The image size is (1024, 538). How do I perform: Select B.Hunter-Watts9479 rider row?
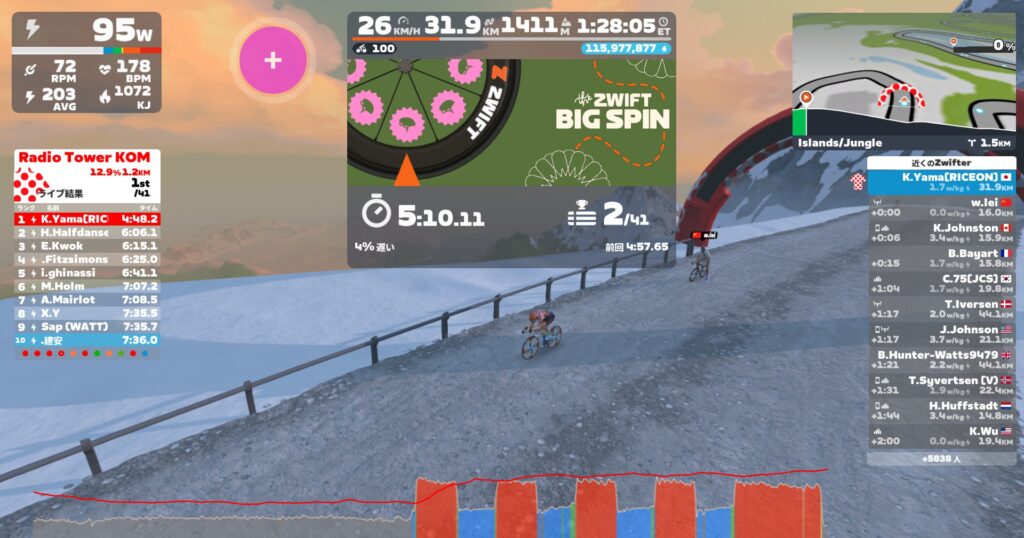point(941,359)
